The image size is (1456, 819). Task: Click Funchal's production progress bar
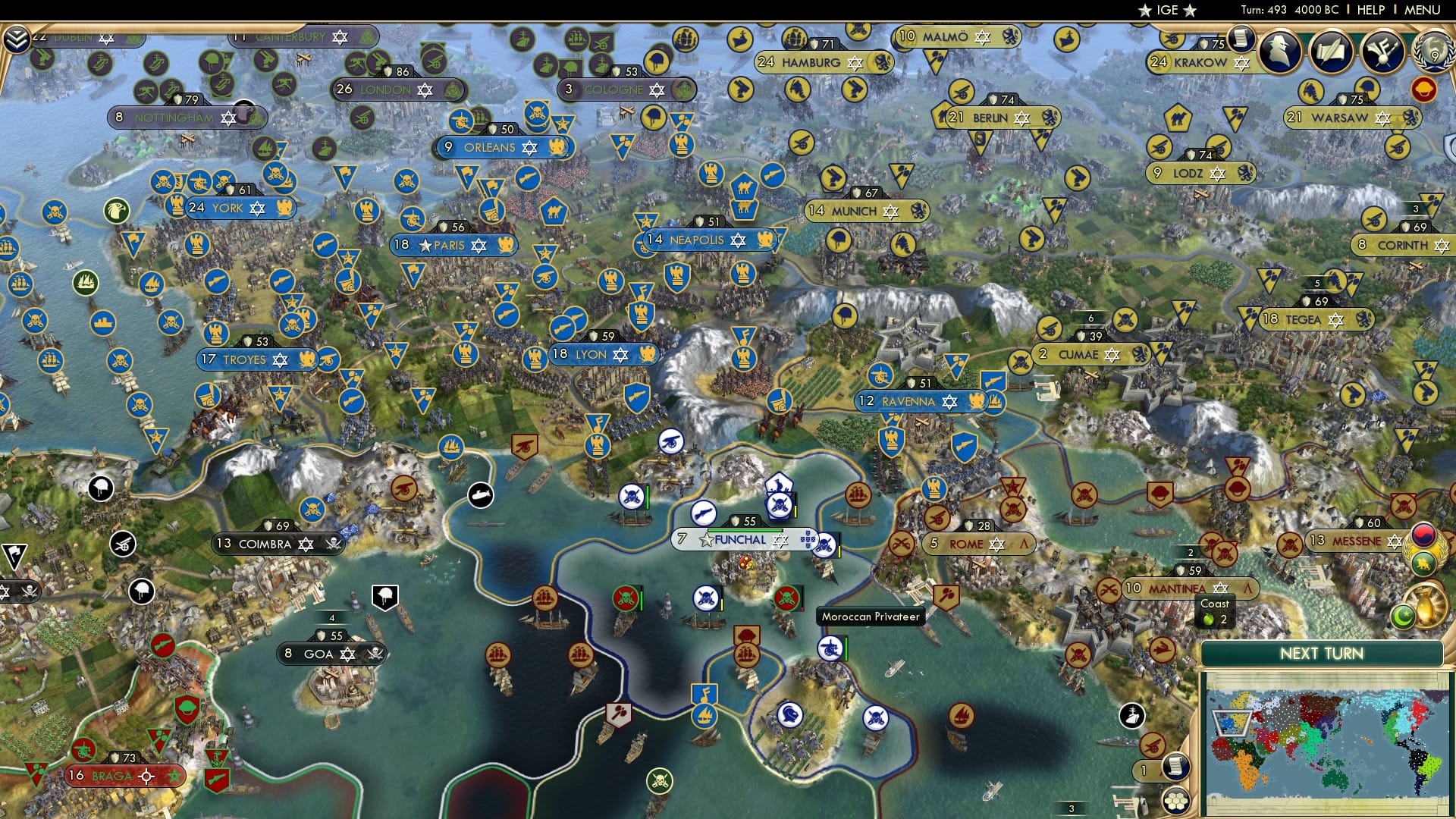click(745, 530)
